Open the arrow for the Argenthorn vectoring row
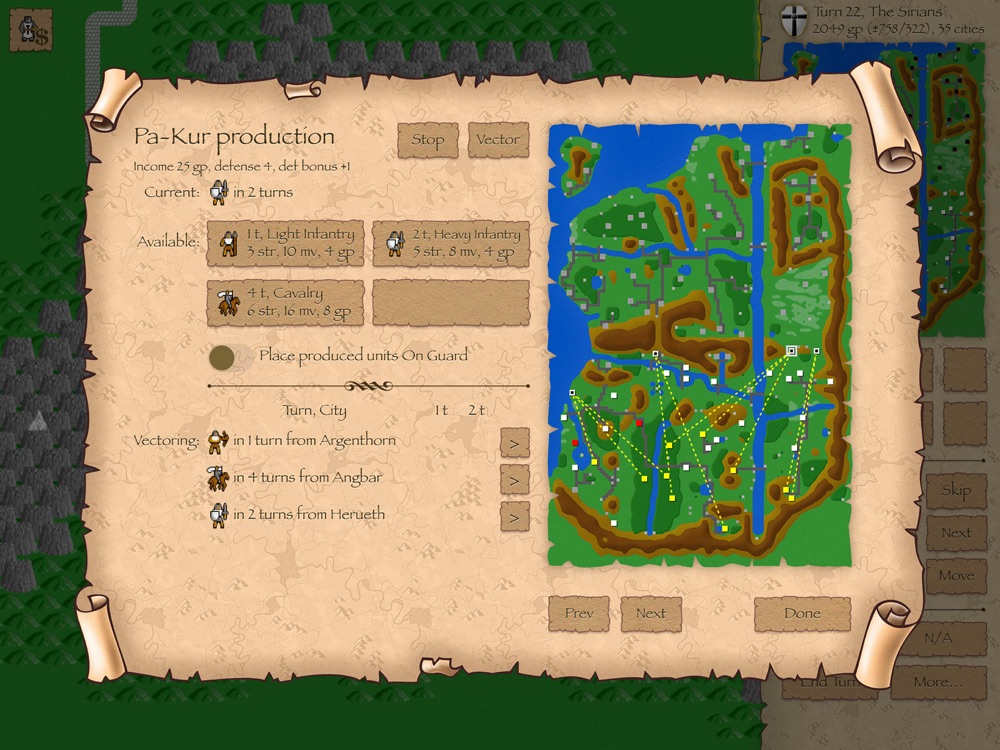The width and height of the screenshot is (1000, 750). (514, 442)
